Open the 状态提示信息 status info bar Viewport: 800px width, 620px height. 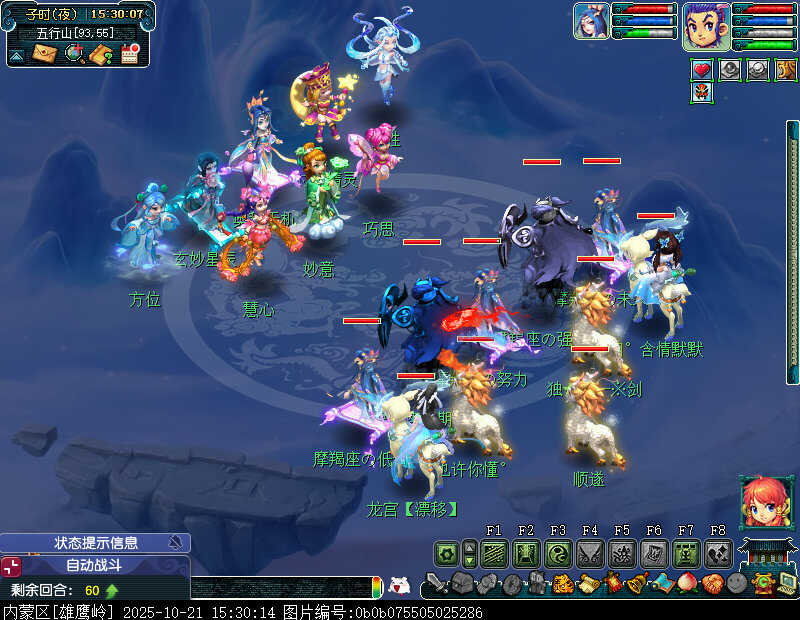coord(95,543)
